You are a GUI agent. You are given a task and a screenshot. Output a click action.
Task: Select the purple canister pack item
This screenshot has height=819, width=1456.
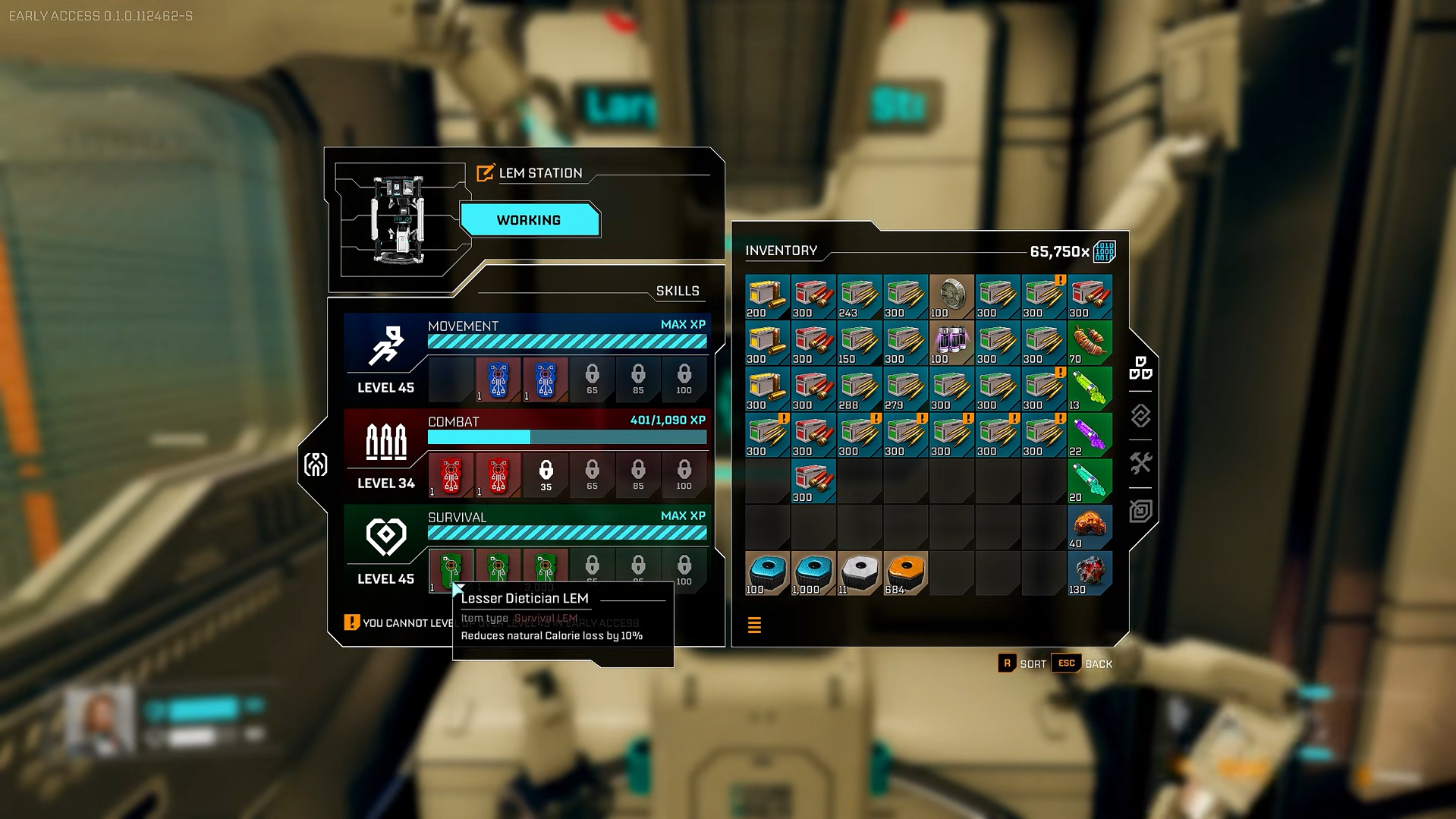click(x=951, y=342)
